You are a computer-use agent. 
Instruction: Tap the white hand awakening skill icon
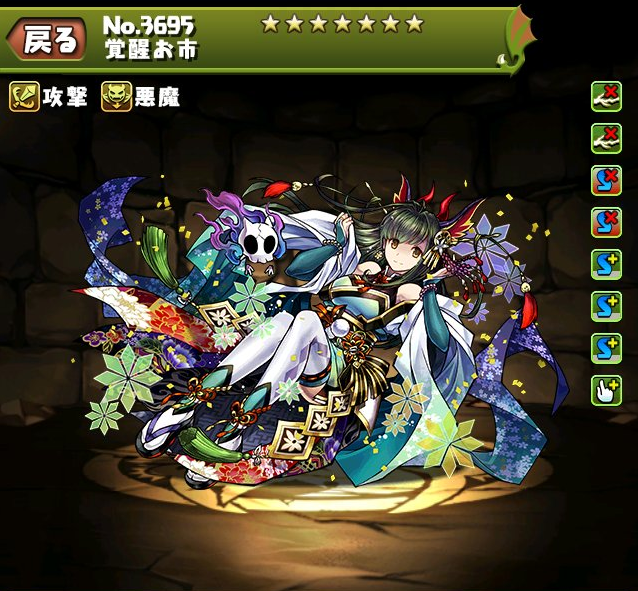point(603,388)
